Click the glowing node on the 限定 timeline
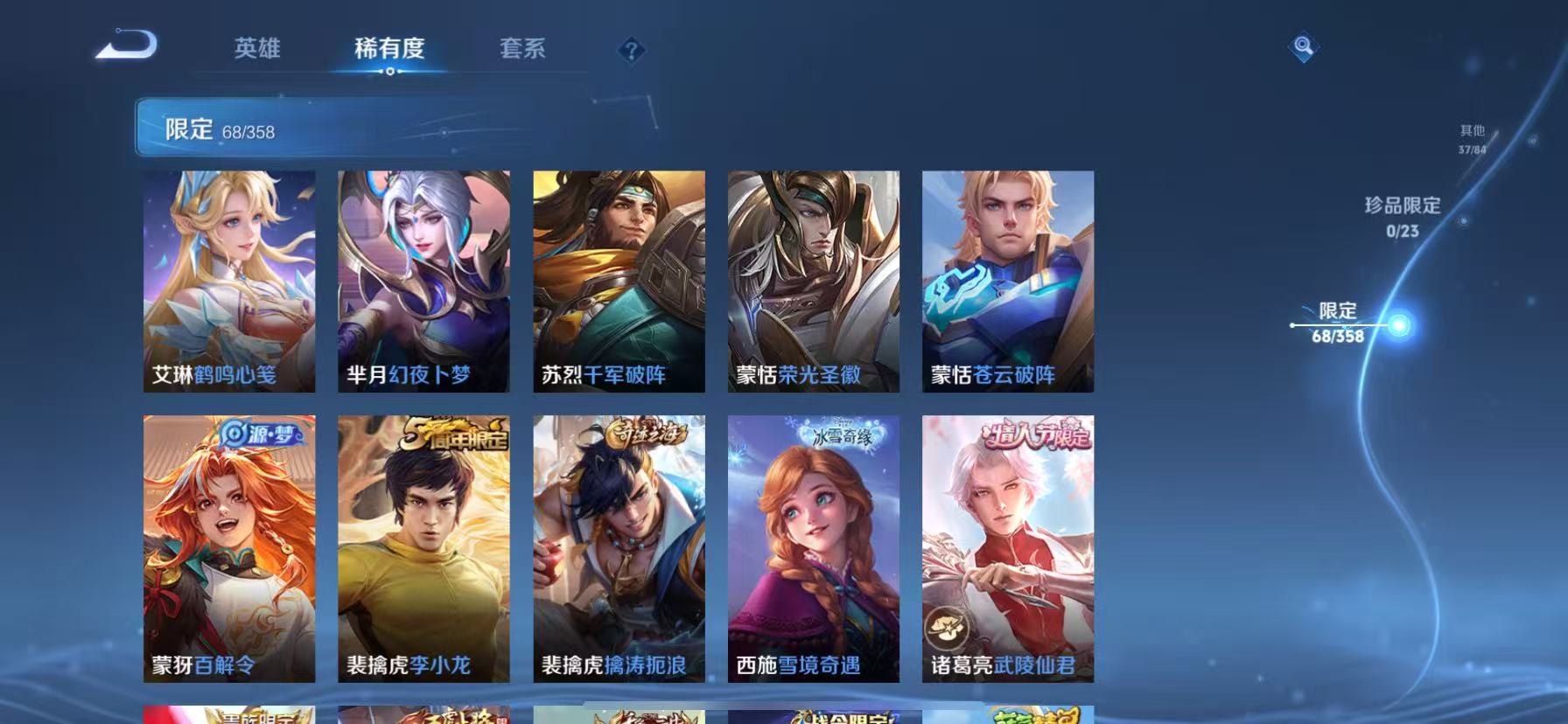The image size is (1568, 724). [1398, 324]
